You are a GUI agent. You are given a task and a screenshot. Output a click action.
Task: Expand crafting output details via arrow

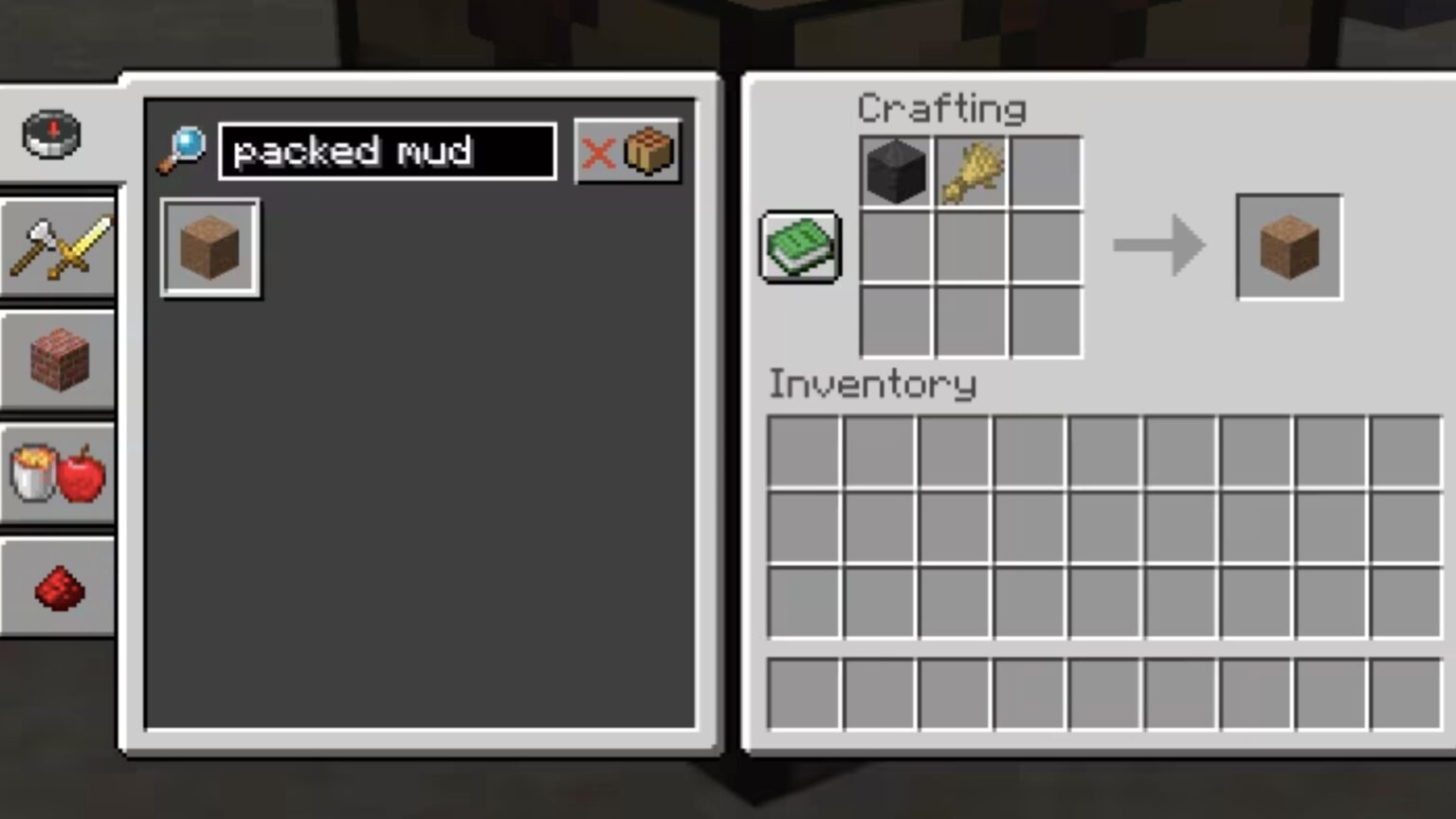(x=1158, y=246)
